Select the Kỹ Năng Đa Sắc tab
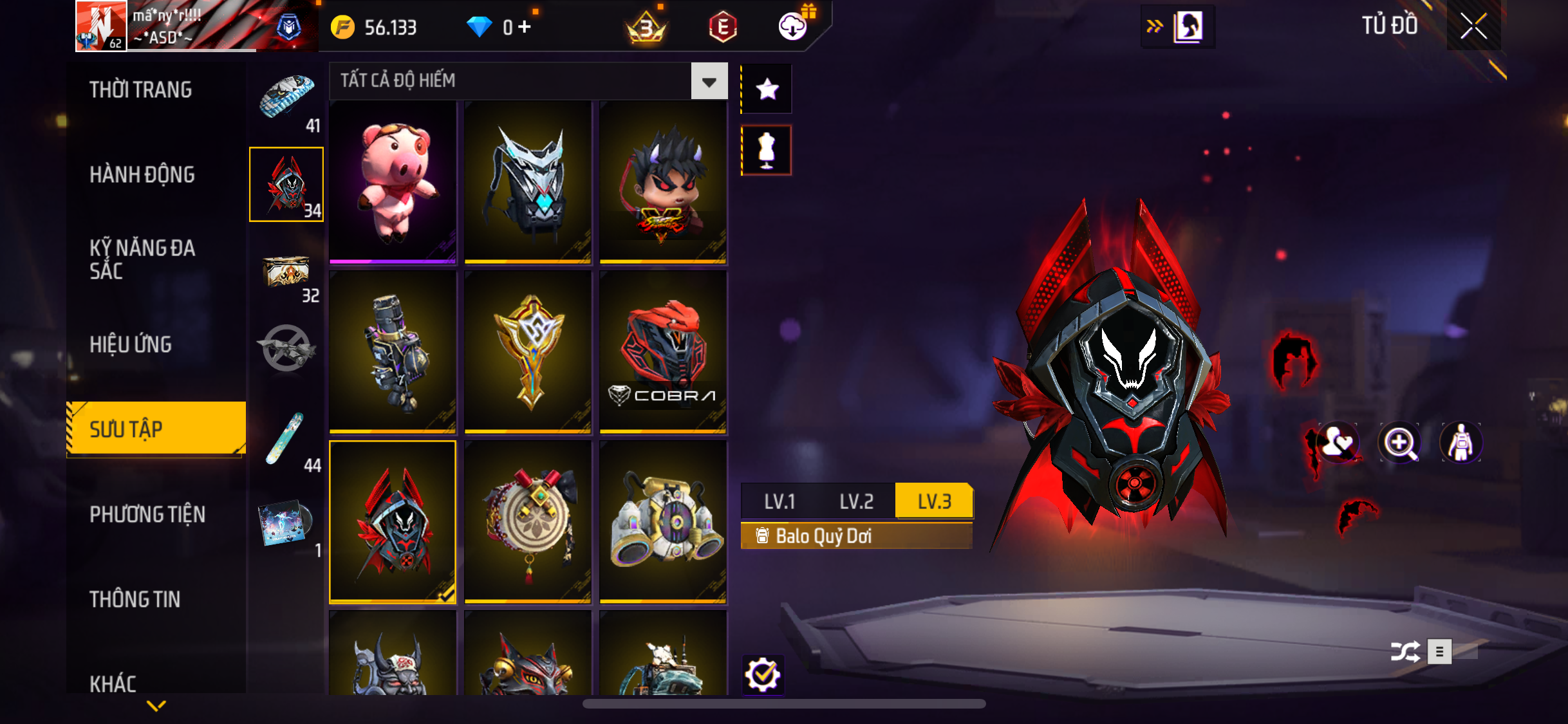This screenshot has height=724, width=1568. 142,259
